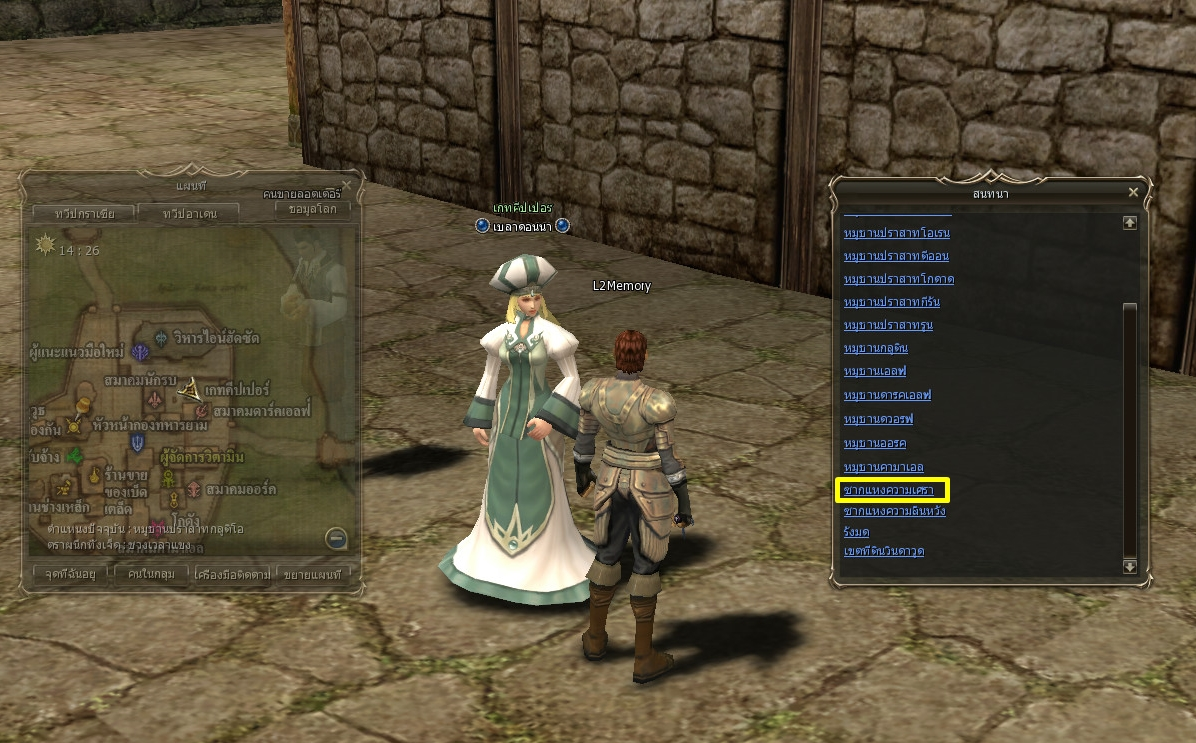
Task: Select หมู่บ้านปราสาทโกดาด from the list
Action: (898, 279)
